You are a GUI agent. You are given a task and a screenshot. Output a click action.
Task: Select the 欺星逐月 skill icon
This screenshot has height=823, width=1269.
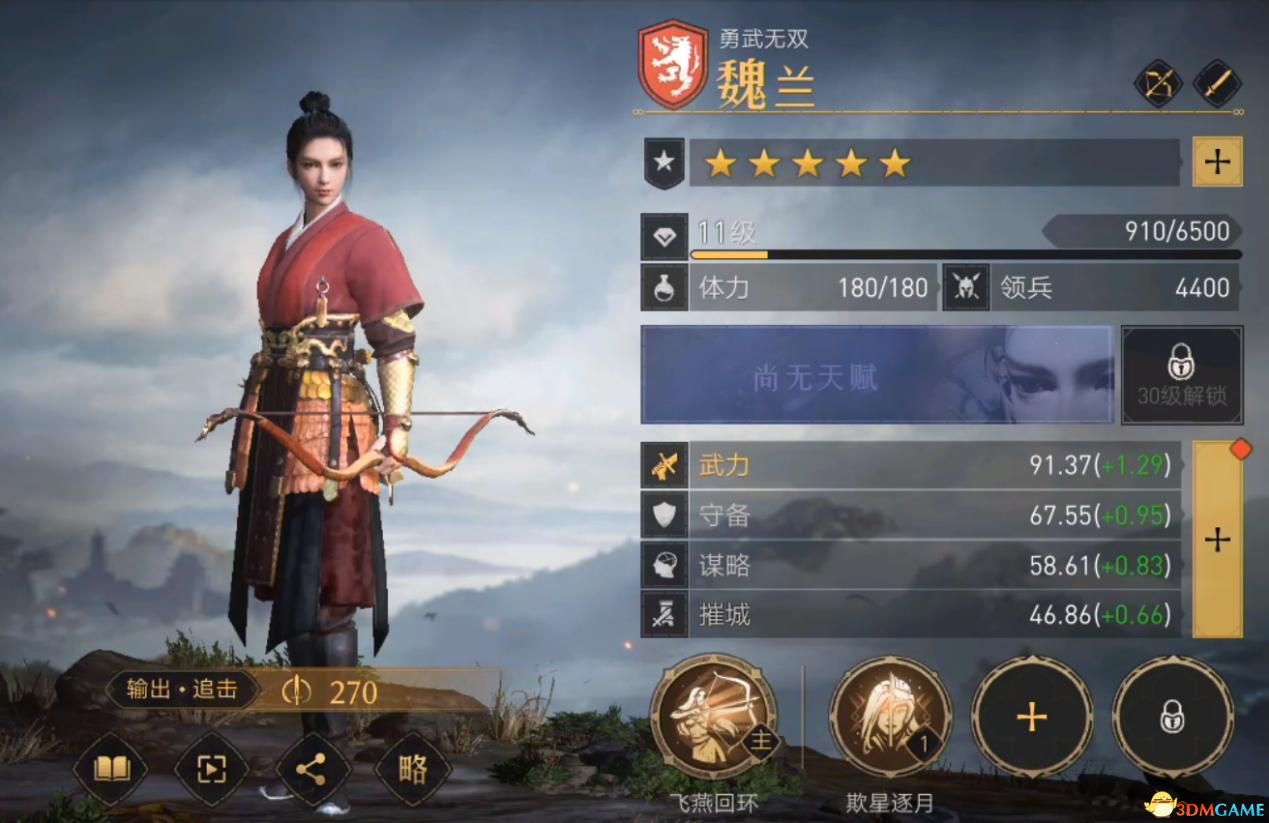890,716
